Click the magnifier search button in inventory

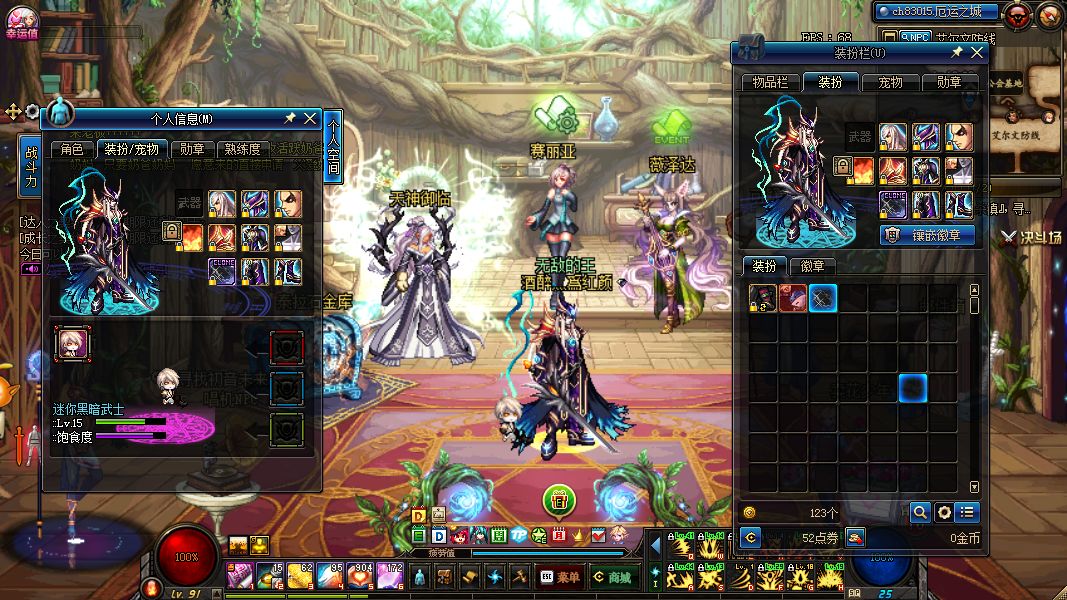(919, 513)
